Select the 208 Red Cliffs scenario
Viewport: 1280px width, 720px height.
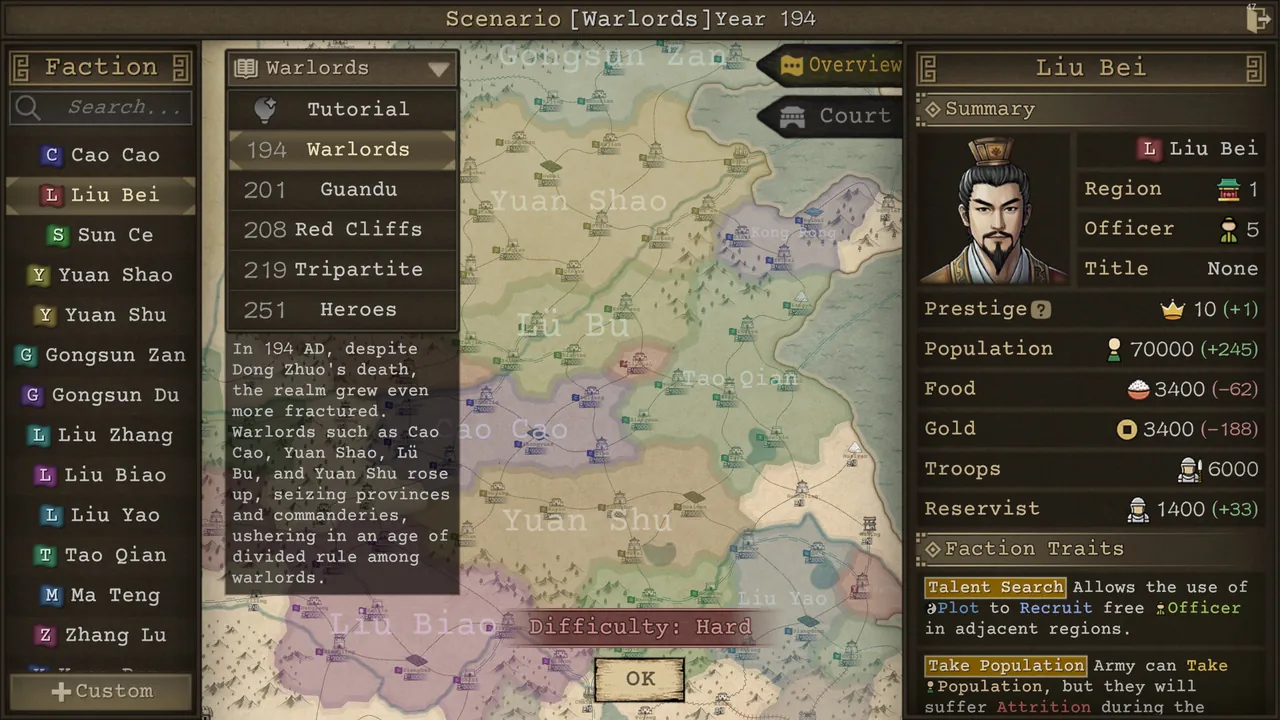tap(342, 229)
